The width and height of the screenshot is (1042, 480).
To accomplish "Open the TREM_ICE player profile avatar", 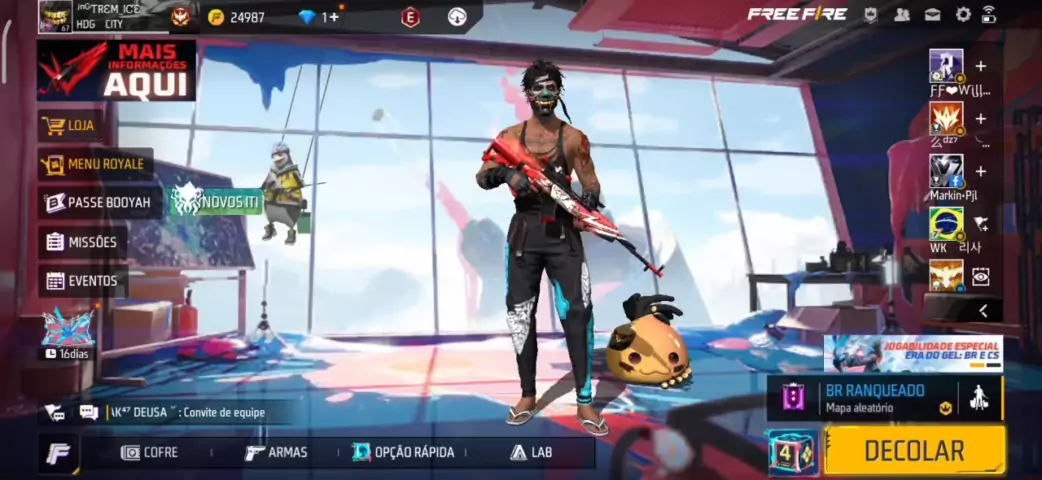I will pos(55,16).
